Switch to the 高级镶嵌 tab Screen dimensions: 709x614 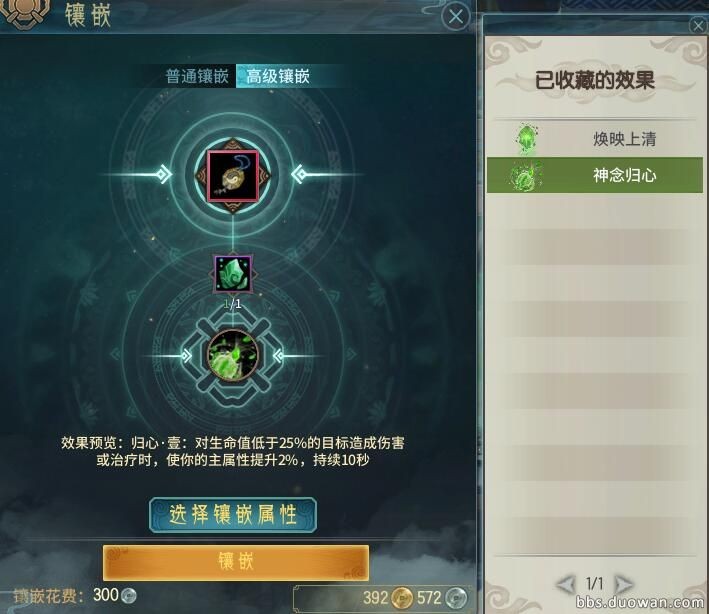276,76
